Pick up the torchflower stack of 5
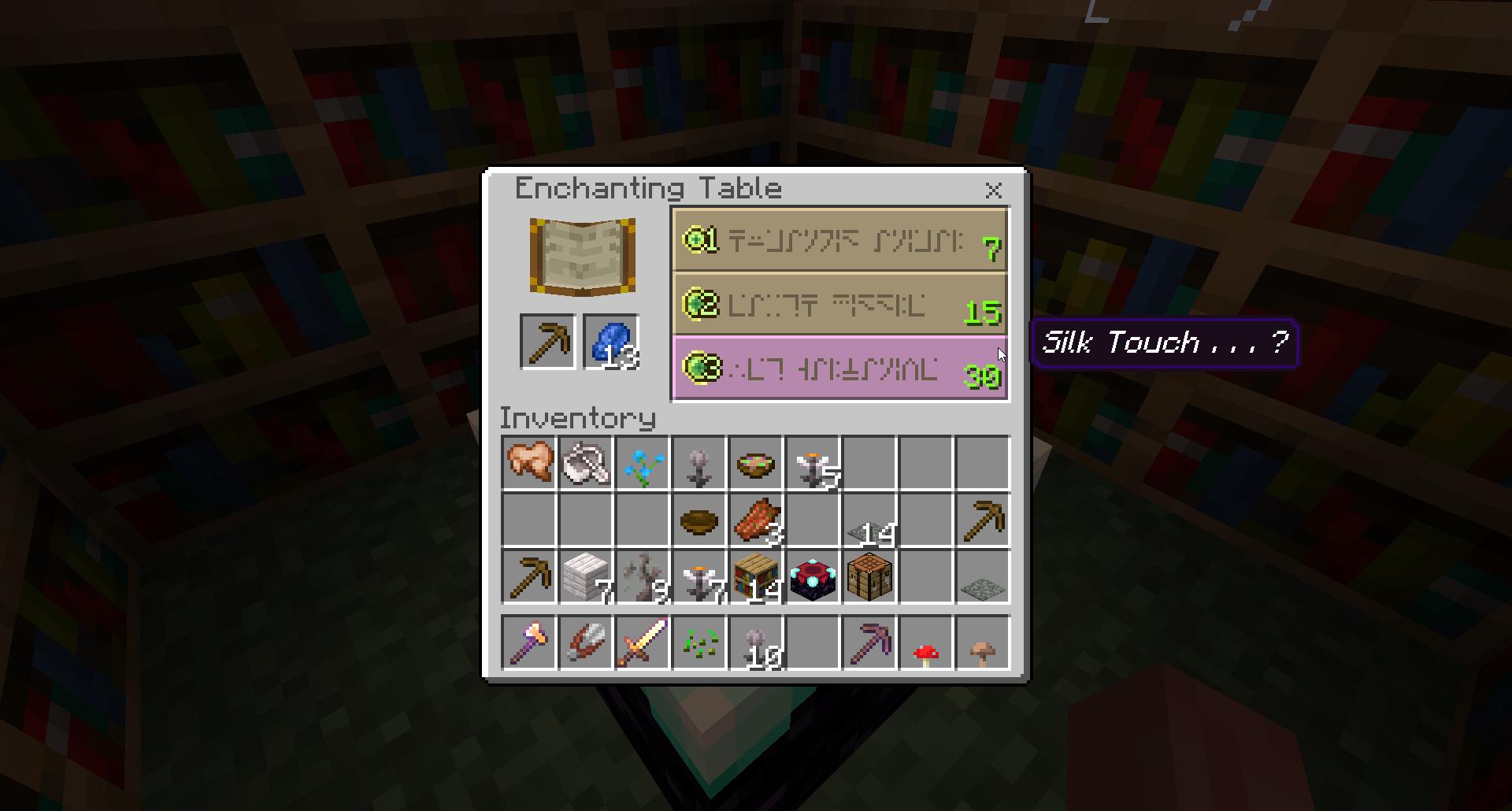Image resolution: width=1512 pixels, height=811 pixels. pyautogui.click(x=813, y=463)
